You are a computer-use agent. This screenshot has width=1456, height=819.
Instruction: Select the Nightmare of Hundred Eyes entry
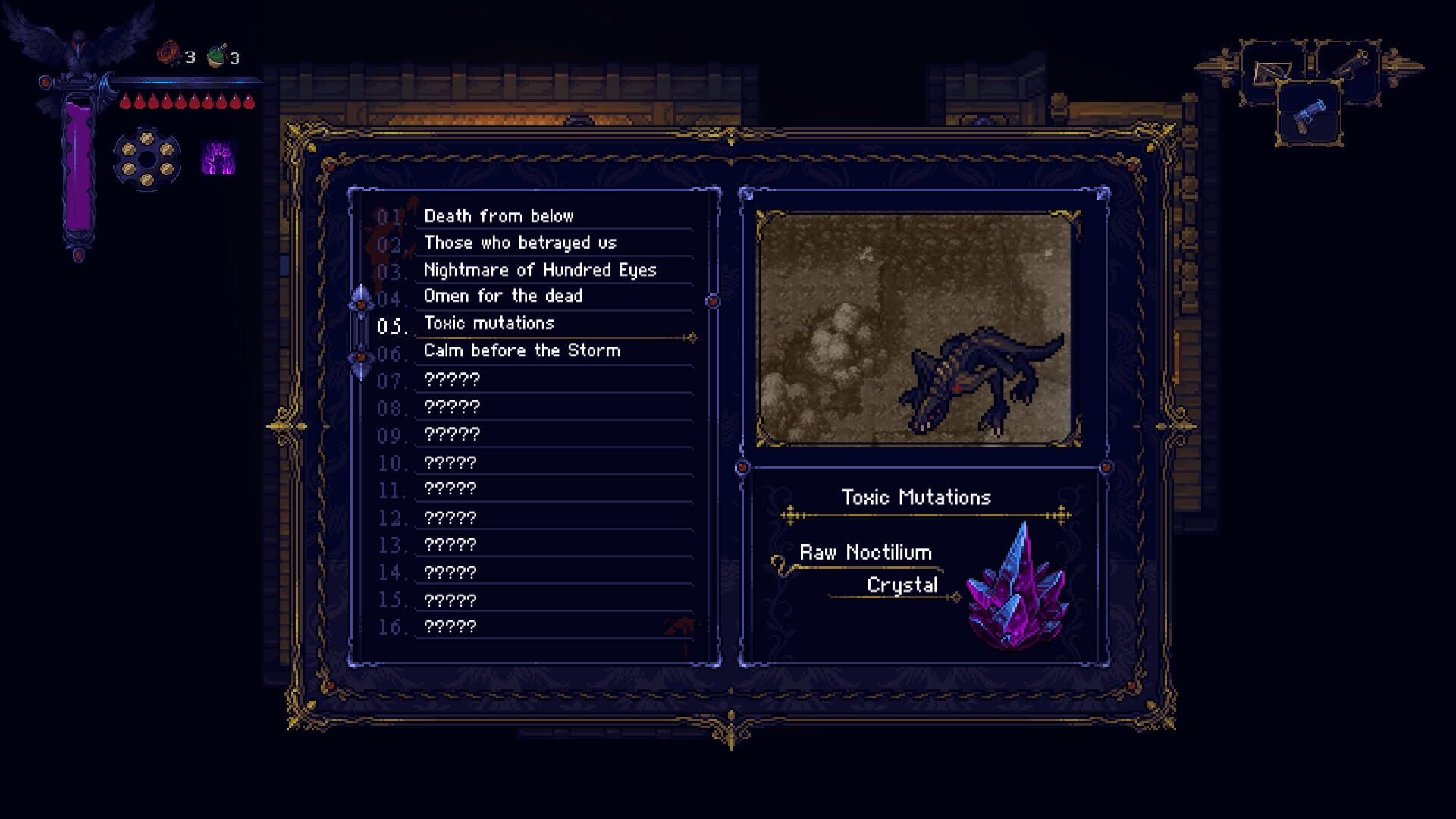[541, 270]
